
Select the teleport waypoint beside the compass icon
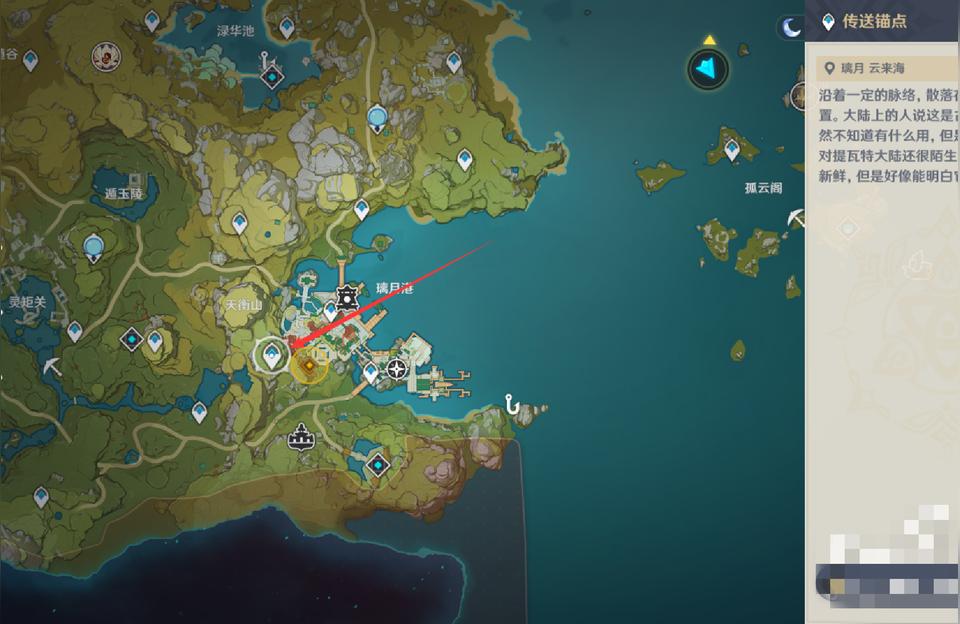pos(371,372)
